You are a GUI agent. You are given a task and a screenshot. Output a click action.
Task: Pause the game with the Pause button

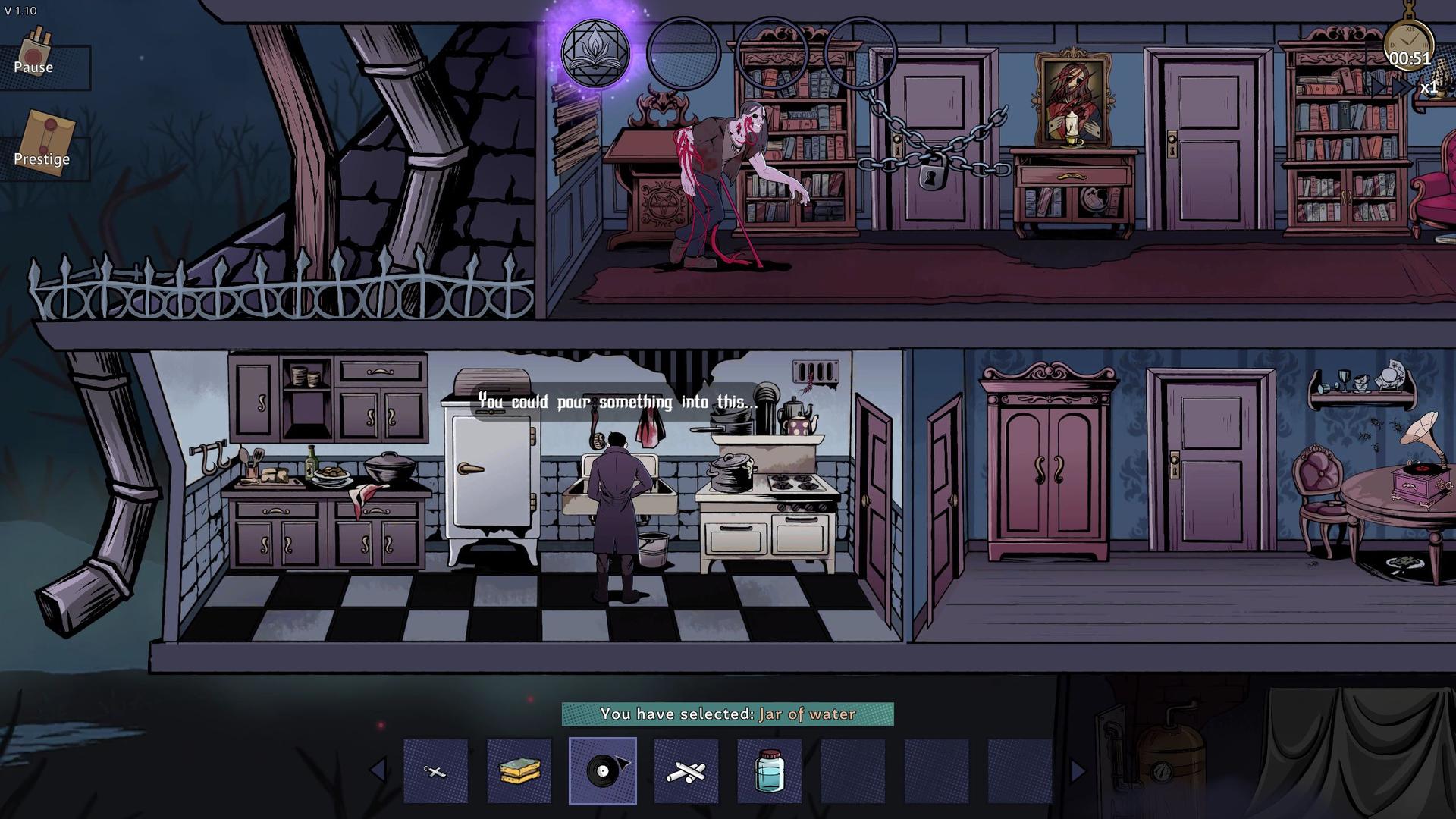pos(34,58)
